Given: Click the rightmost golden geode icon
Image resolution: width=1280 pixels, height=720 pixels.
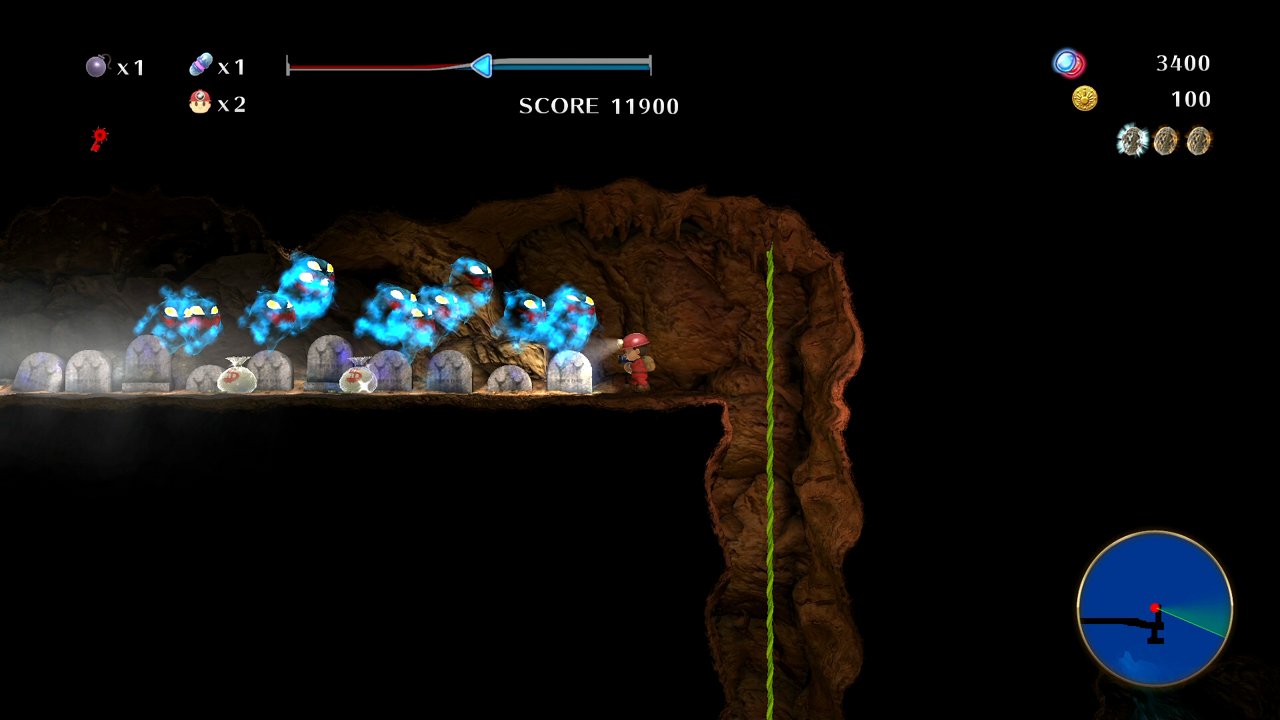Looking at the screenshot, I should pos(1197,141).
